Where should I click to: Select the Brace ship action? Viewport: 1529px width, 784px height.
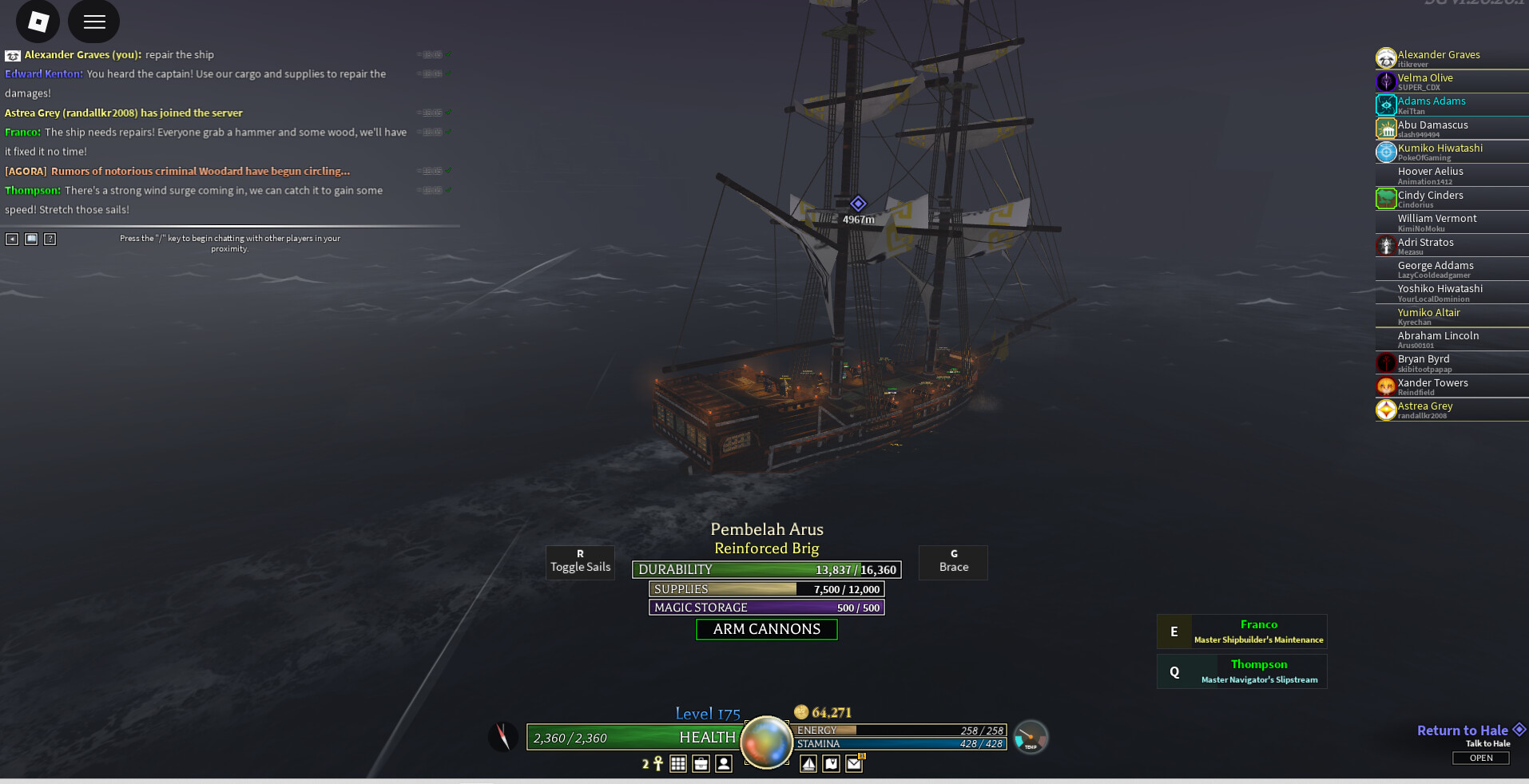[953, 562]
